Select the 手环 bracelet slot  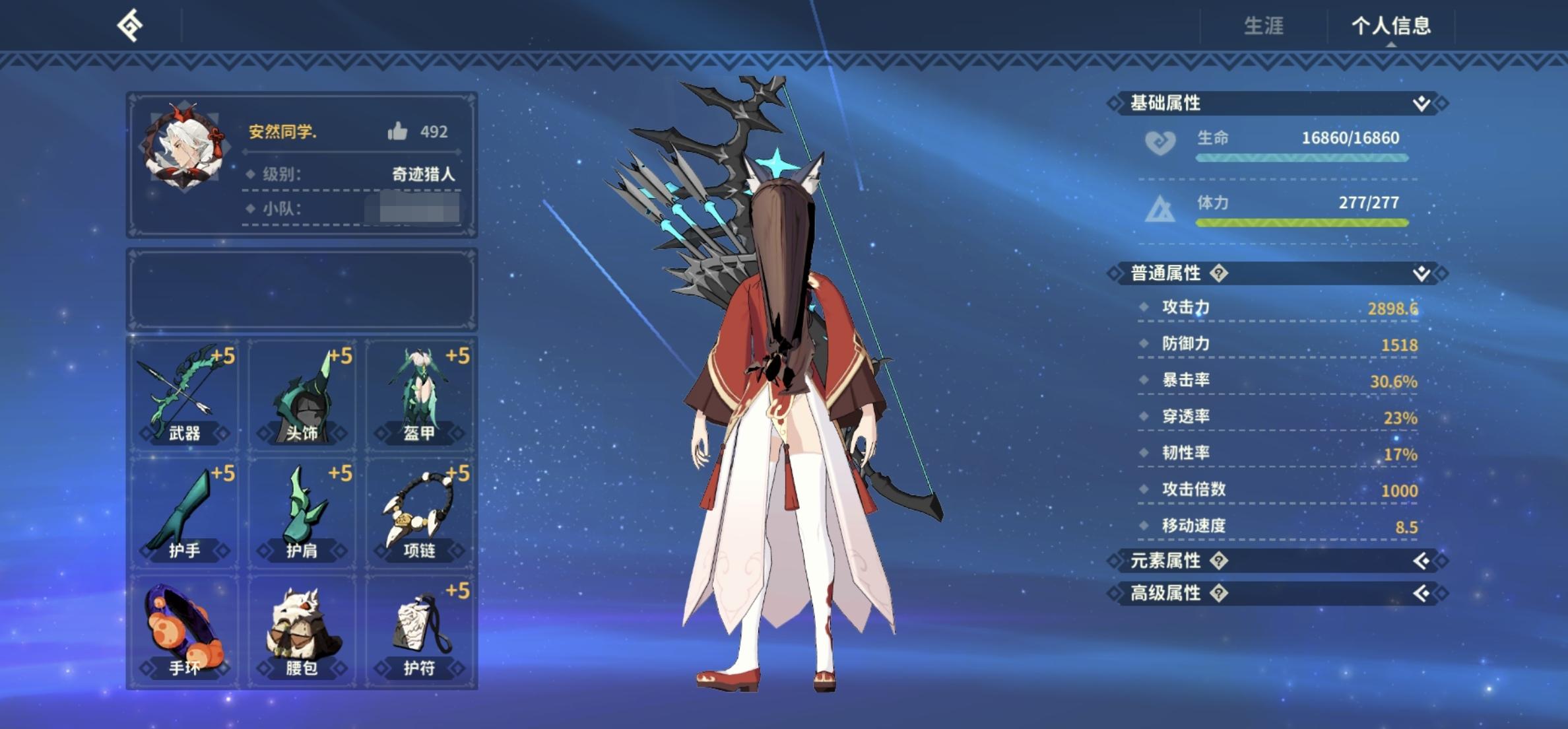coord(184,629)
